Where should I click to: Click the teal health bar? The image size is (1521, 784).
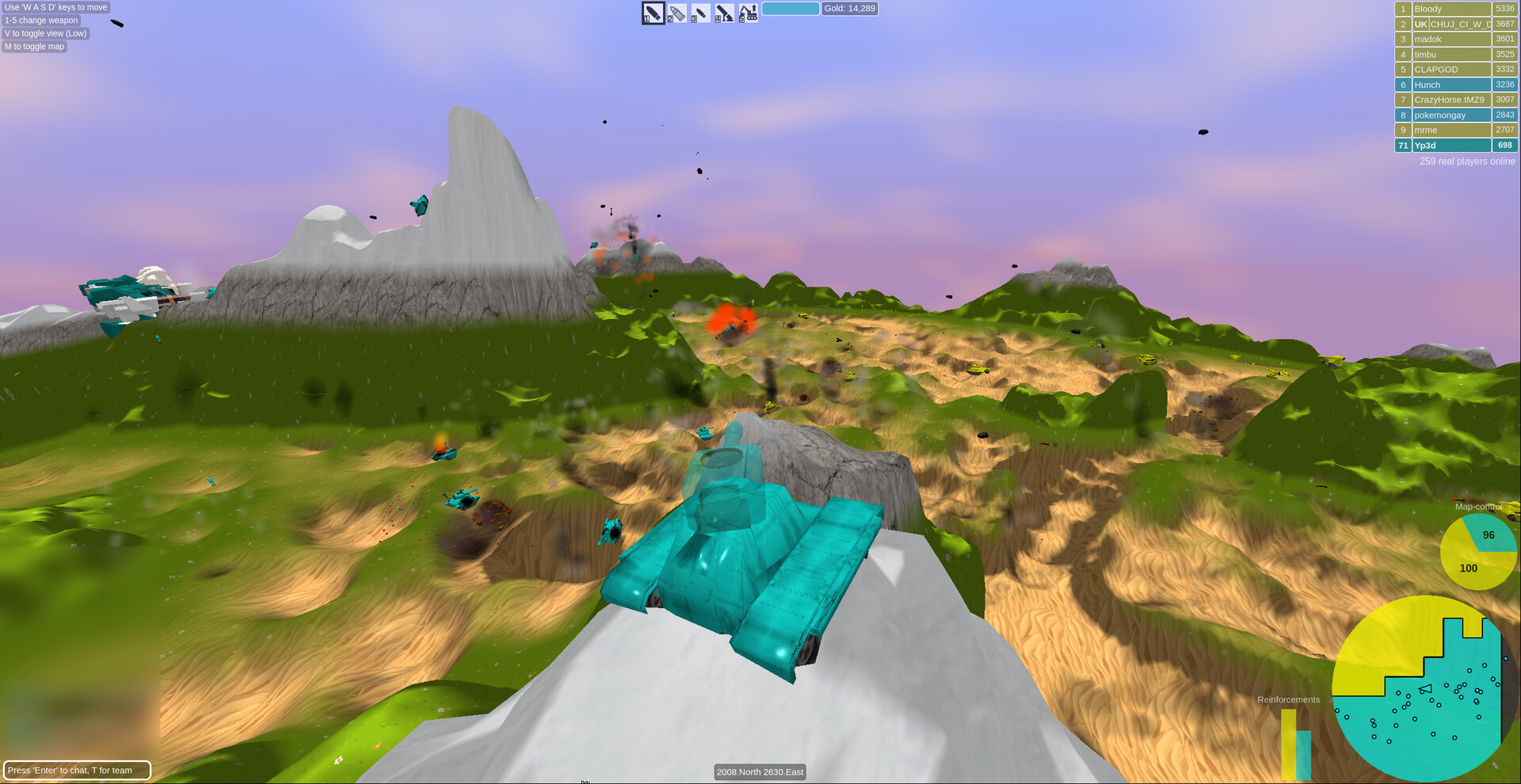pyautogui.click(x=791, y=8)
